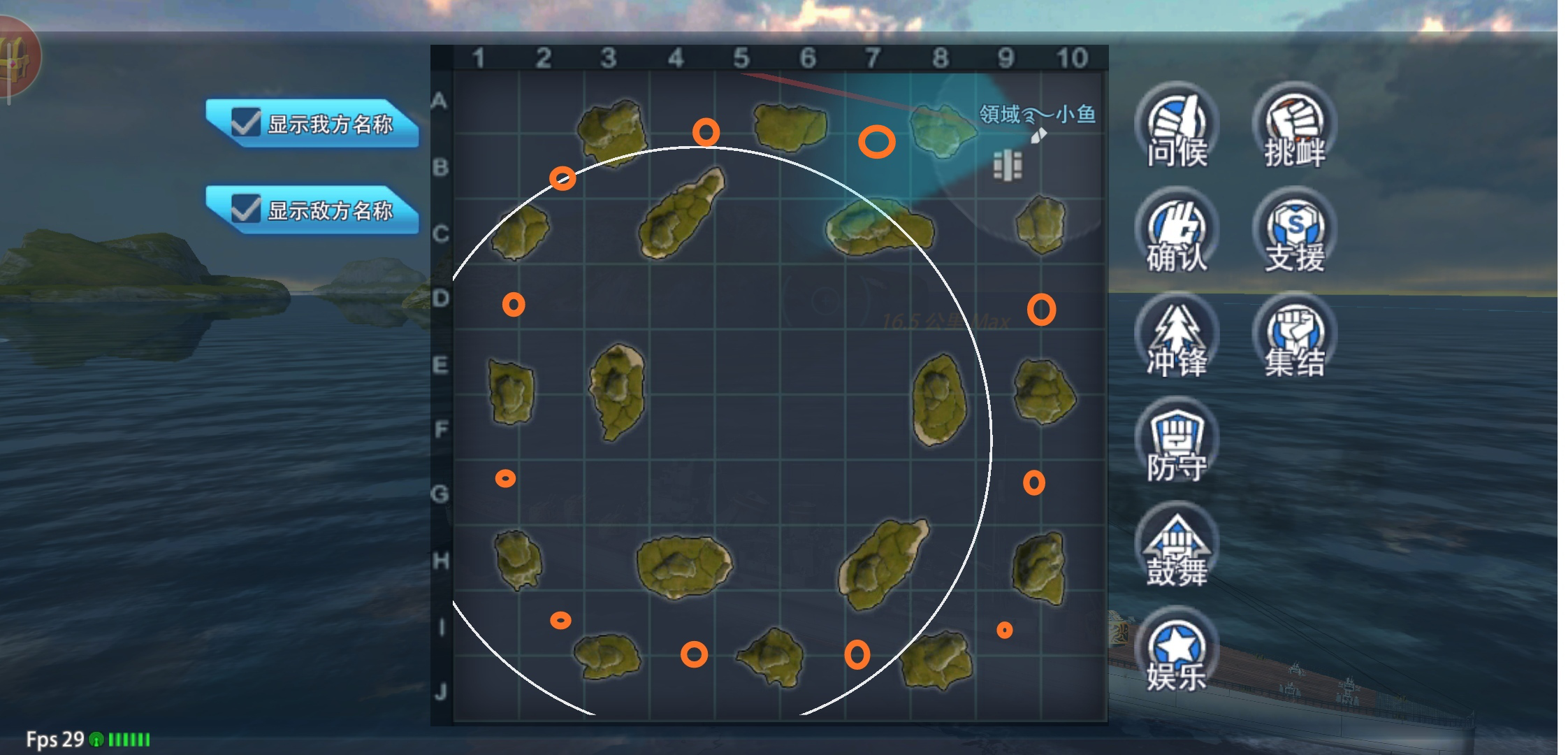The width and height of the screenshot is (1568, 755).
Task: Select the 防守 defend command
Action: tap(1177, 440)
